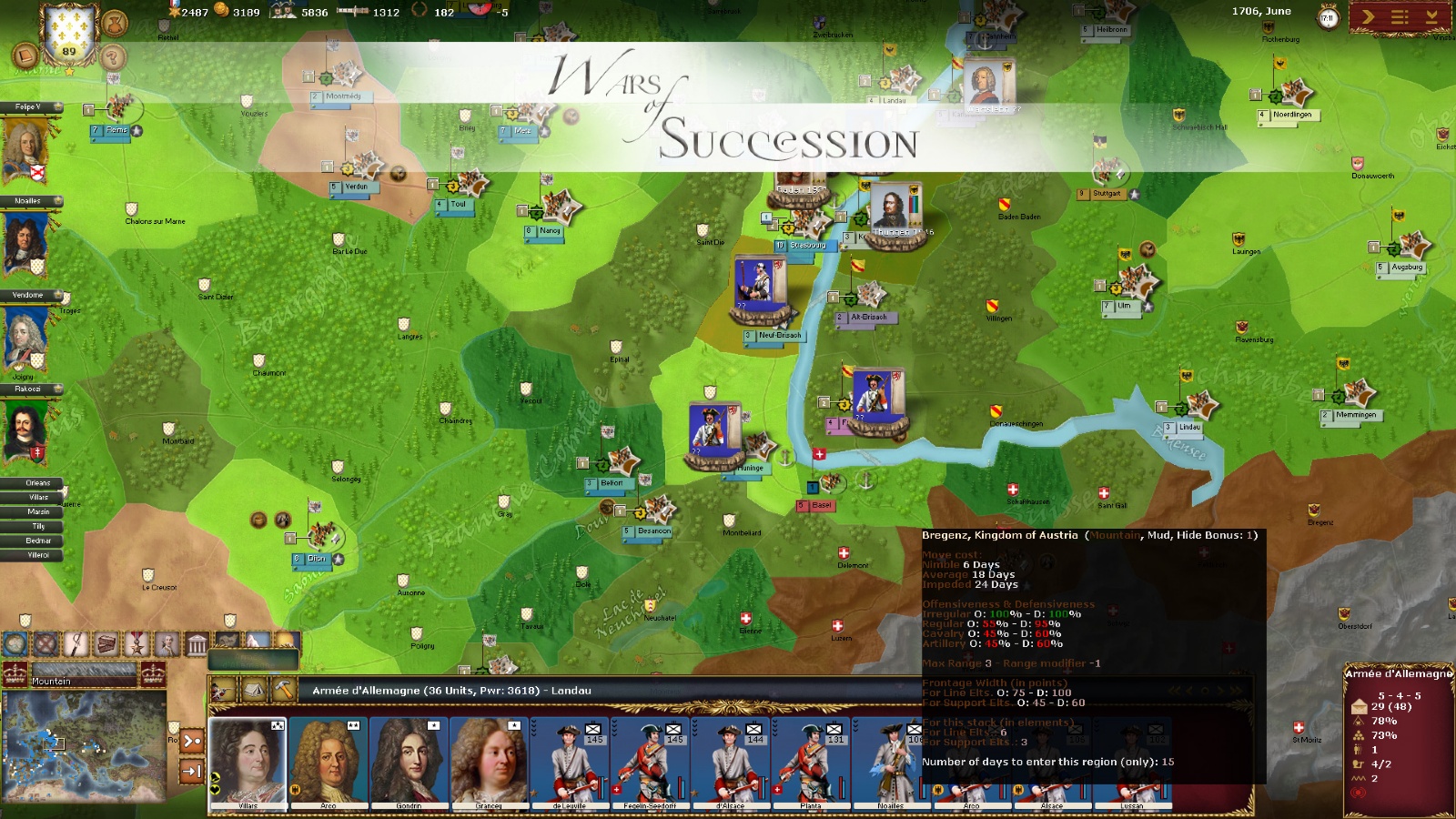
Task: Click the hammer icon in army panel
Action: [x=283, y=690]
